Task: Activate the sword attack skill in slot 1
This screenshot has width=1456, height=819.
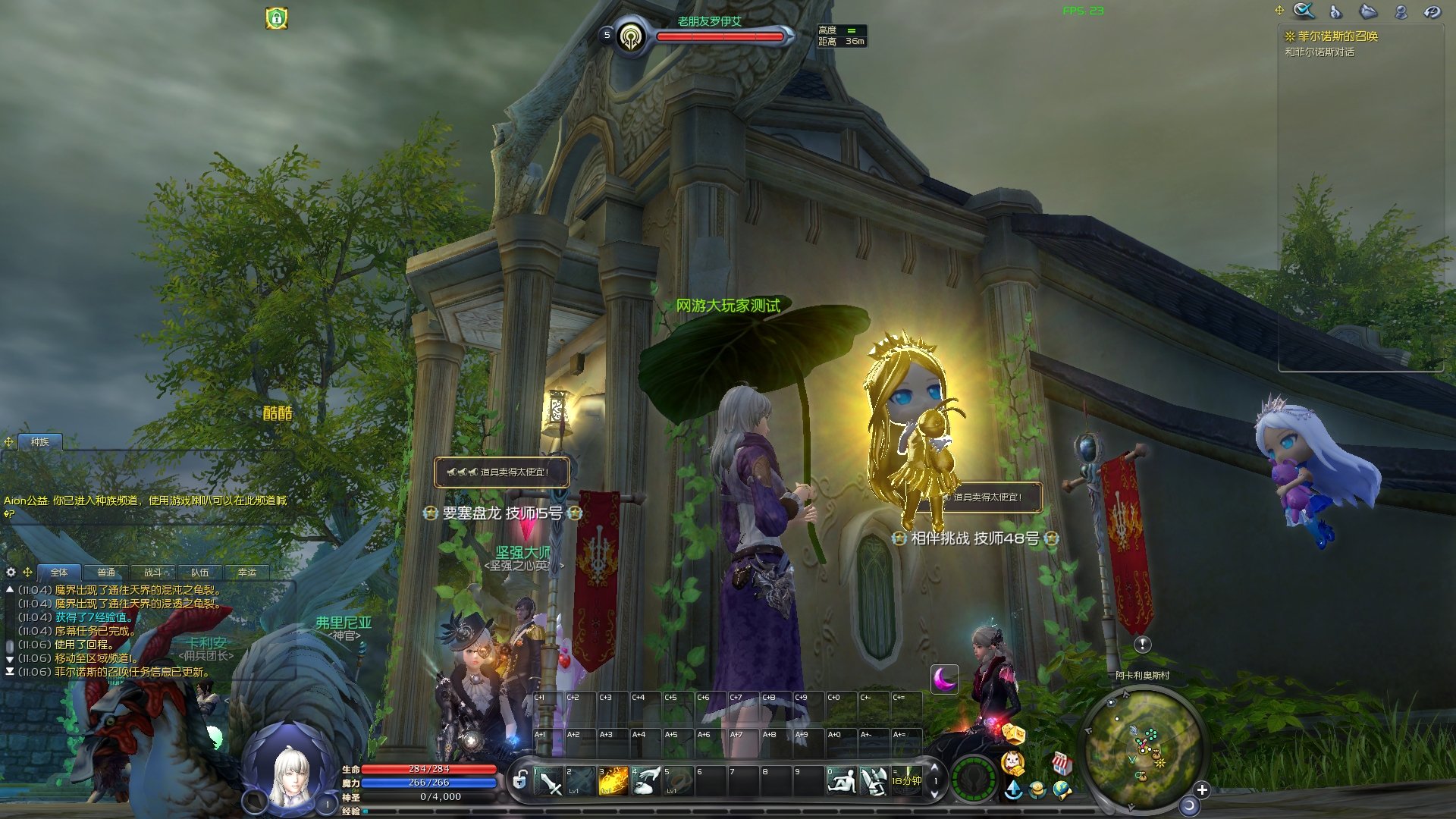Action: click(548, 781)
